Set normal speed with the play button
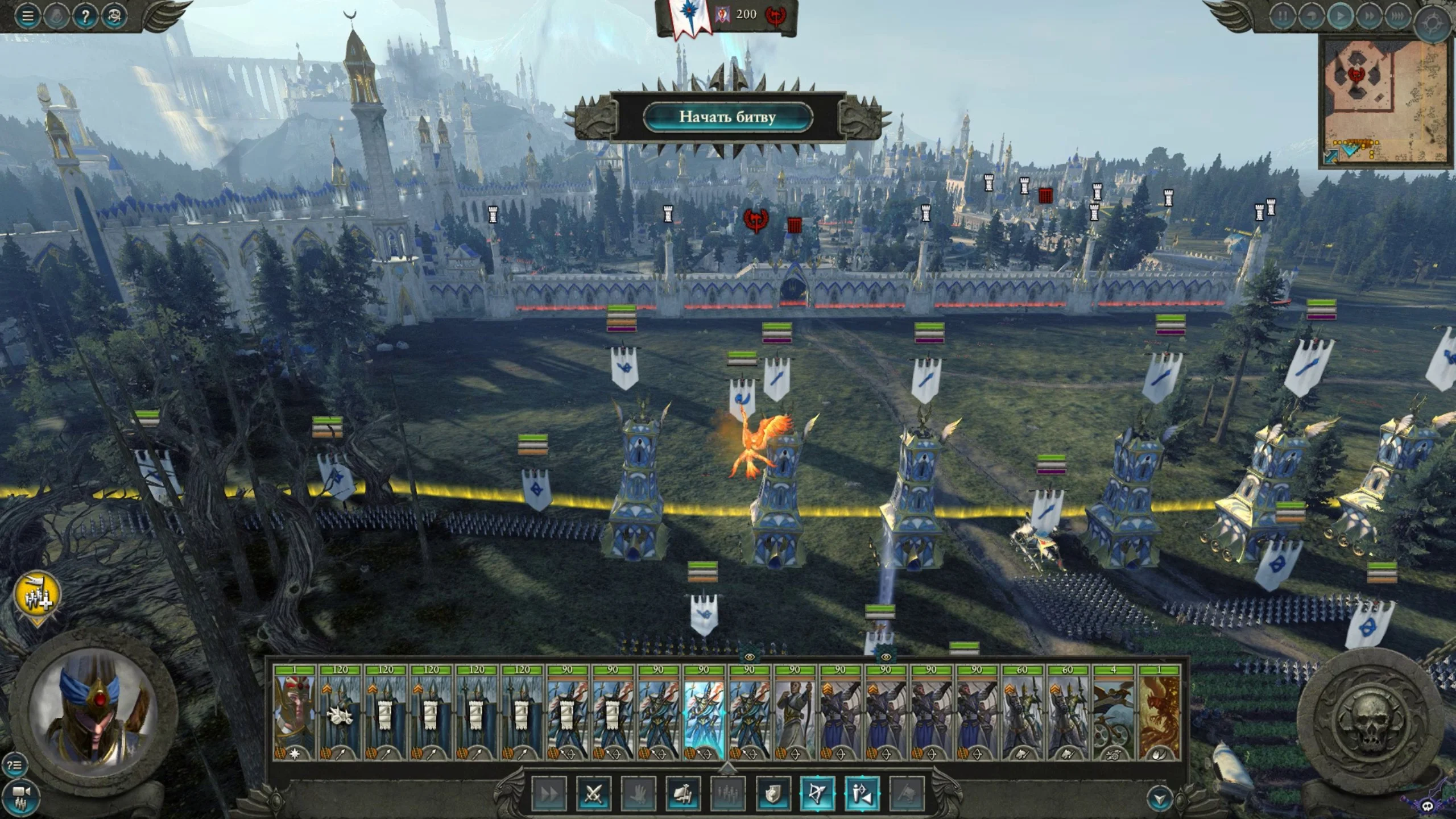 (x=1340, y=16)
